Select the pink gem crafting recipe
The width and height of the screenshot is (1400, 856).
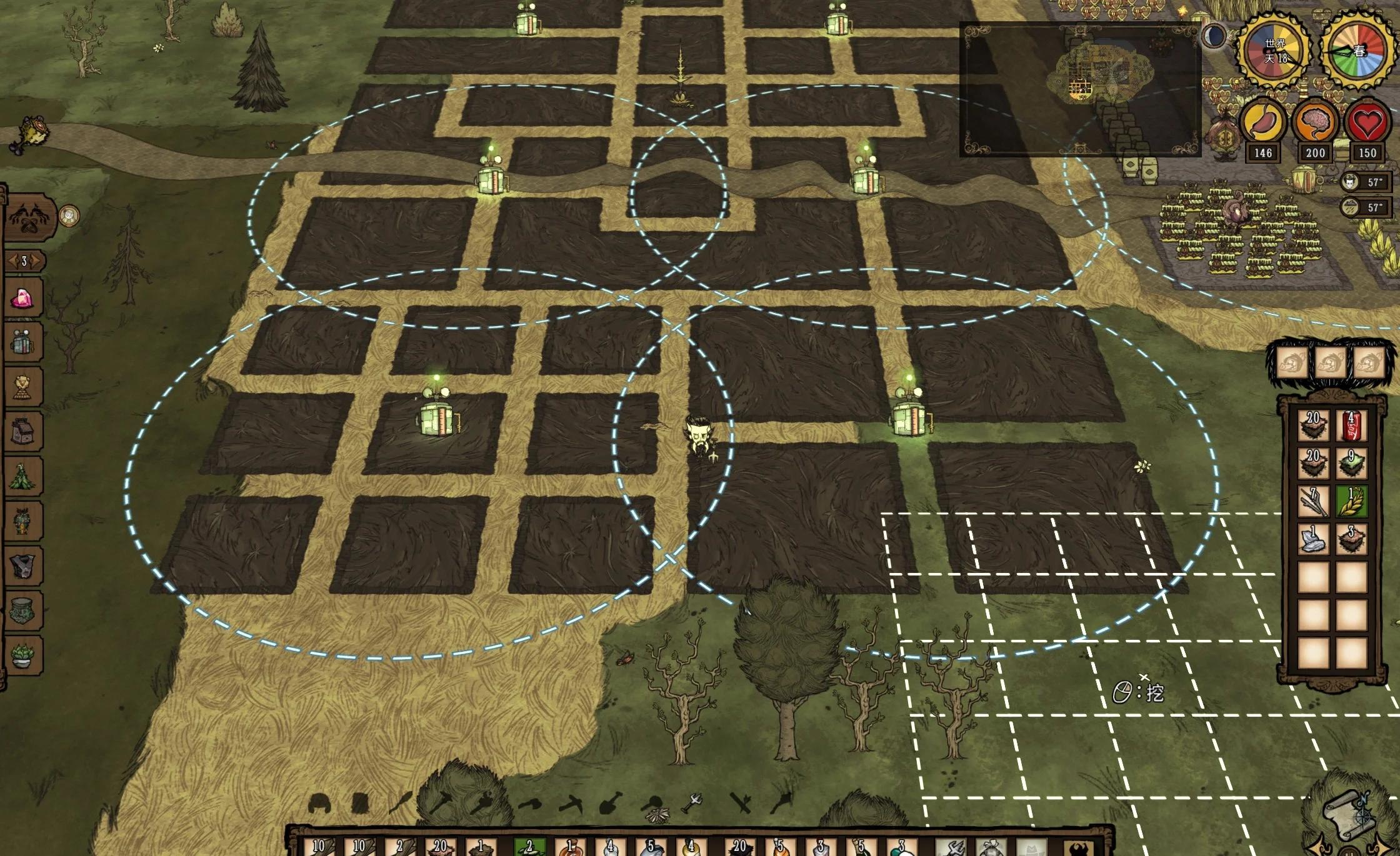[24, 298]
